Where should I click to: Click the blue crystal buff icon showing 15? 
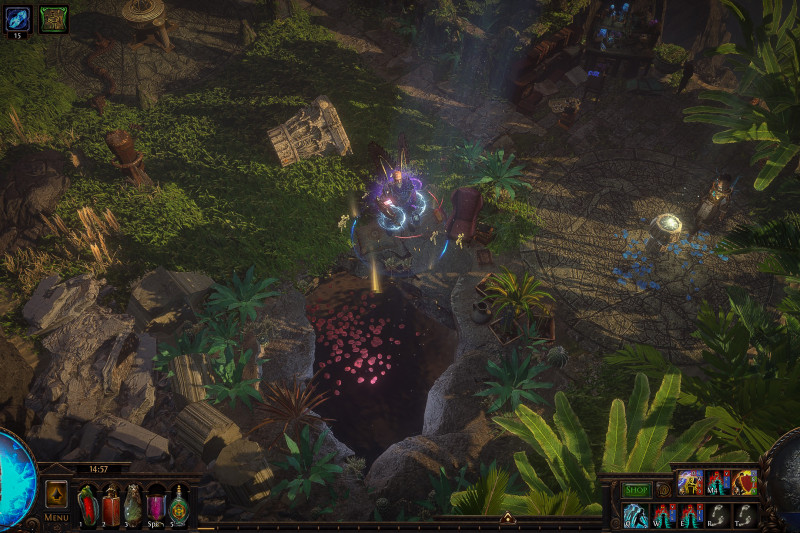18,18
